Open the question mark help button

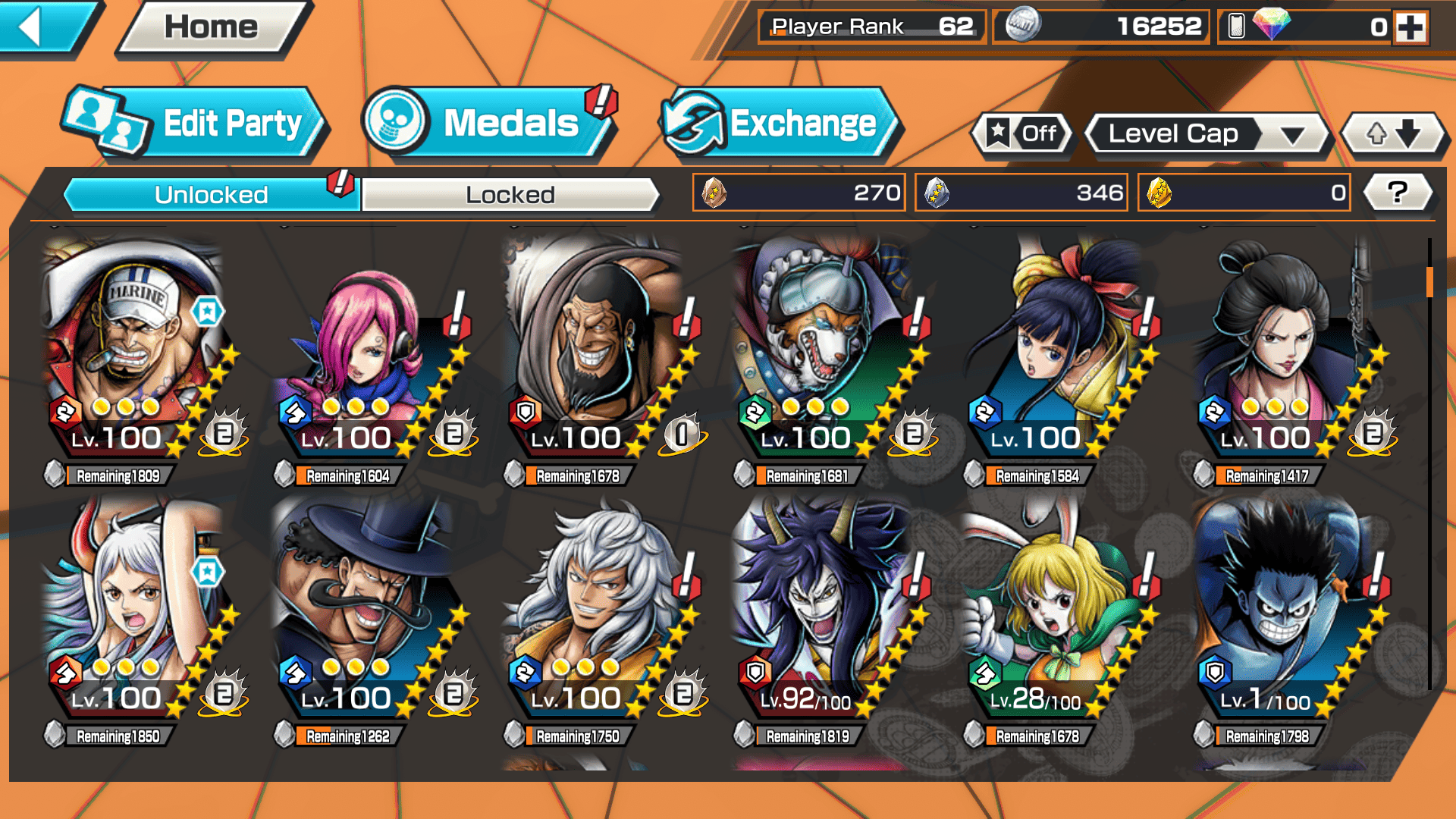[x=1397, y=193]
